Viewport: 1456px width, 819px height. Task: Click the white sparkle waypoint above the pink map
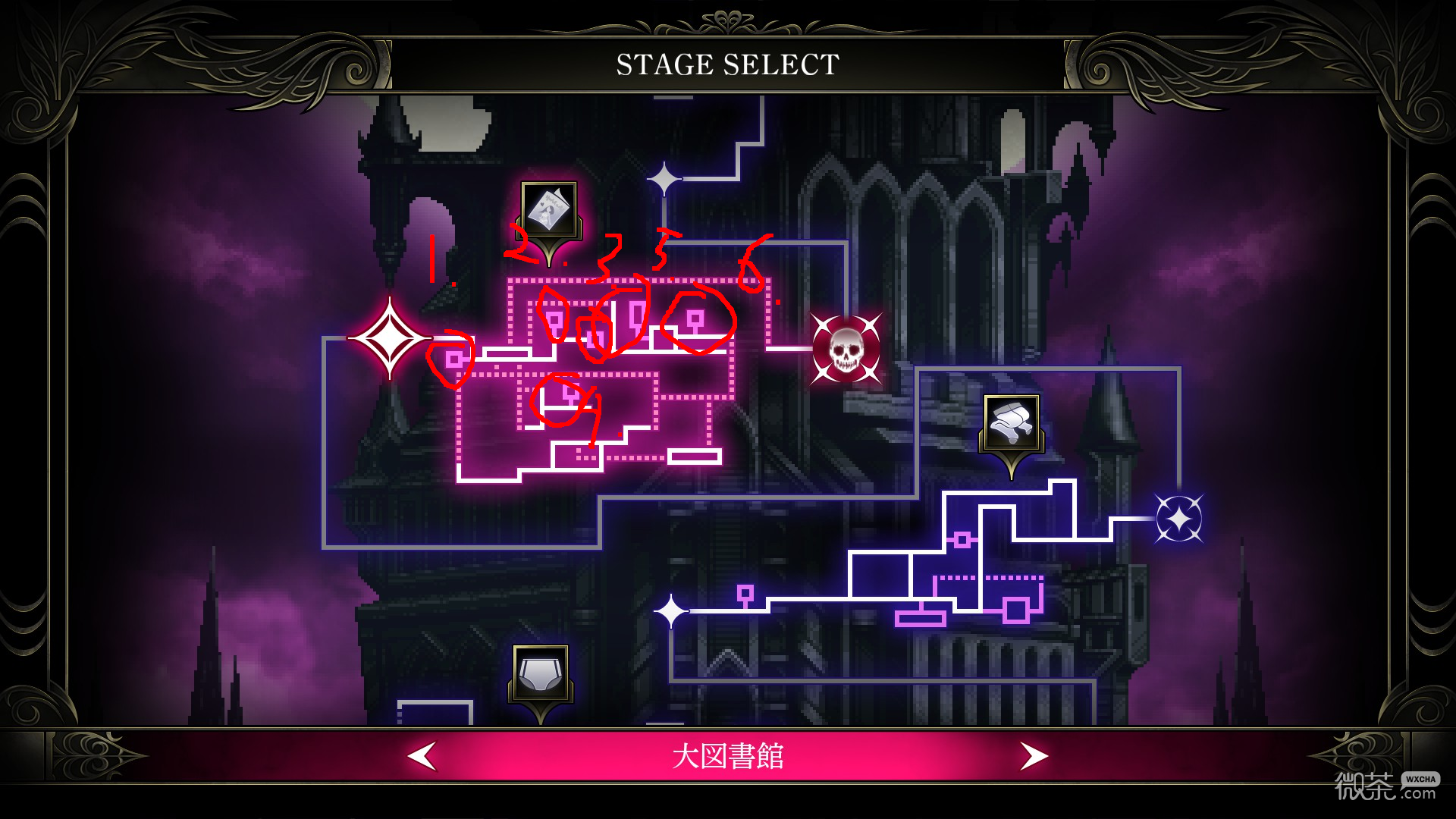tap(664, 178)
